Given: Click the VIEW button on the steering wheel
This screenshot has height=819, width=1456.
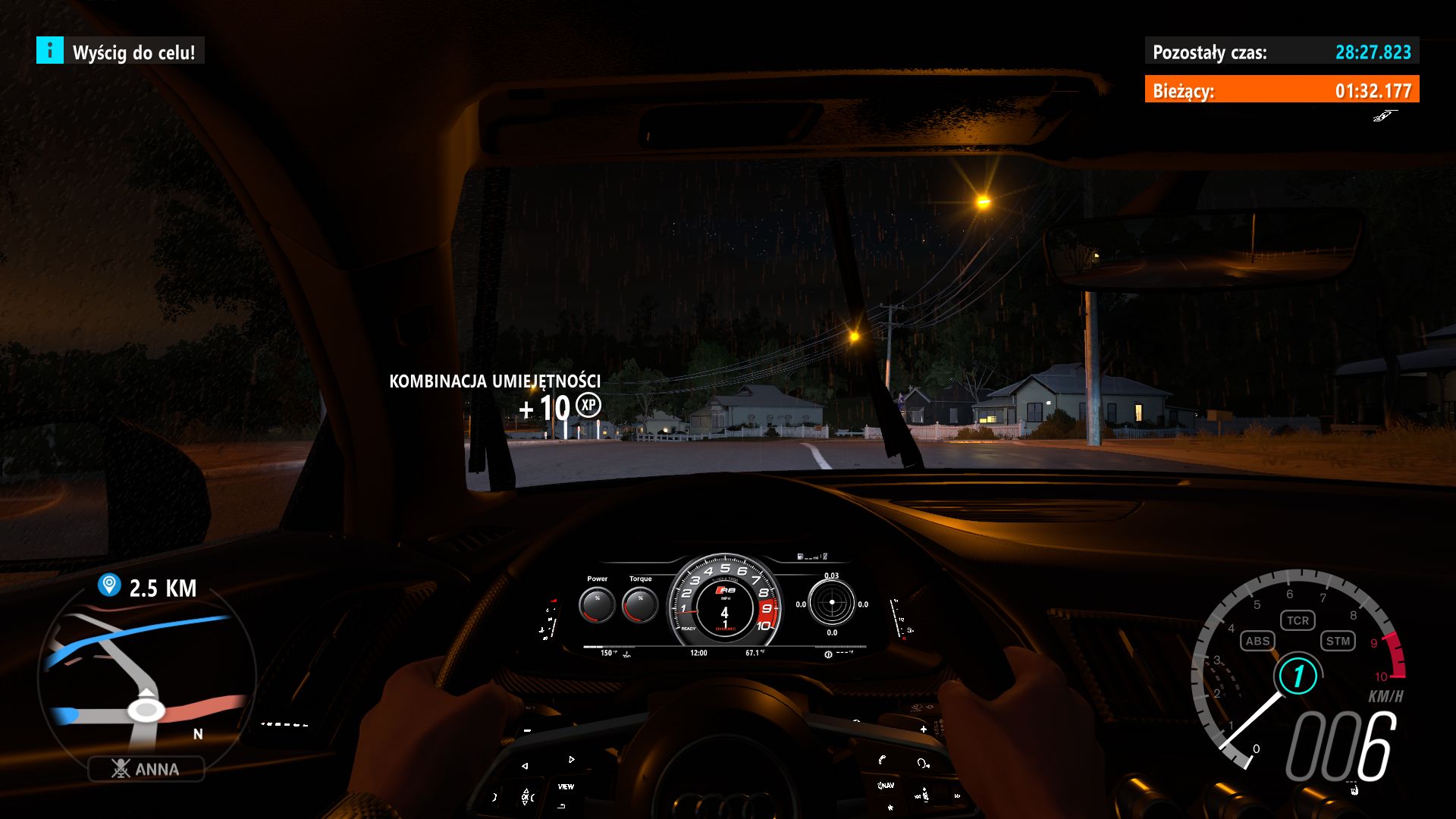Looking at the screenshot, I should pos(566,787).
